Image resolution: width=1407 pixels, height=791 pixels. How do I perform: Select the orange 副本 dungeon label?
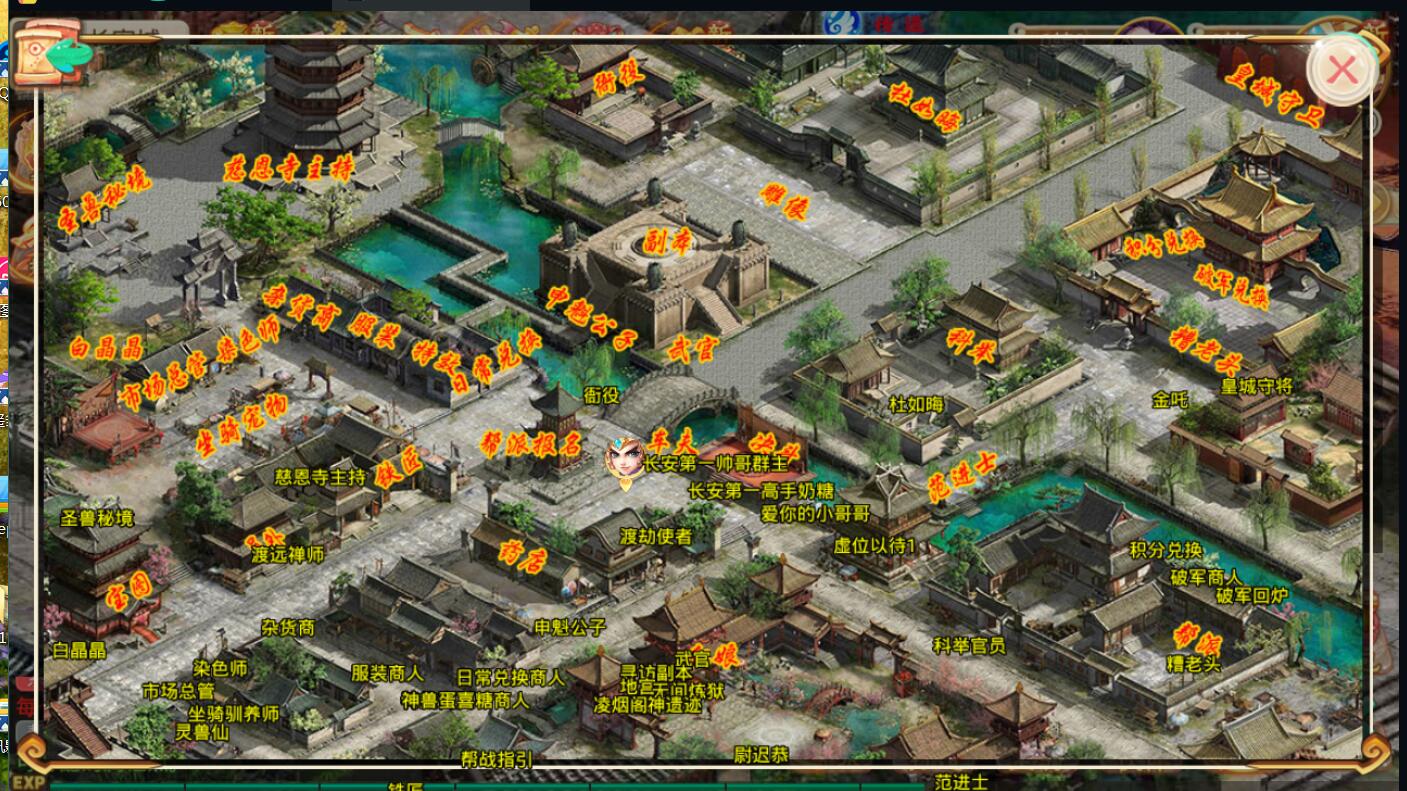(667, 242)
